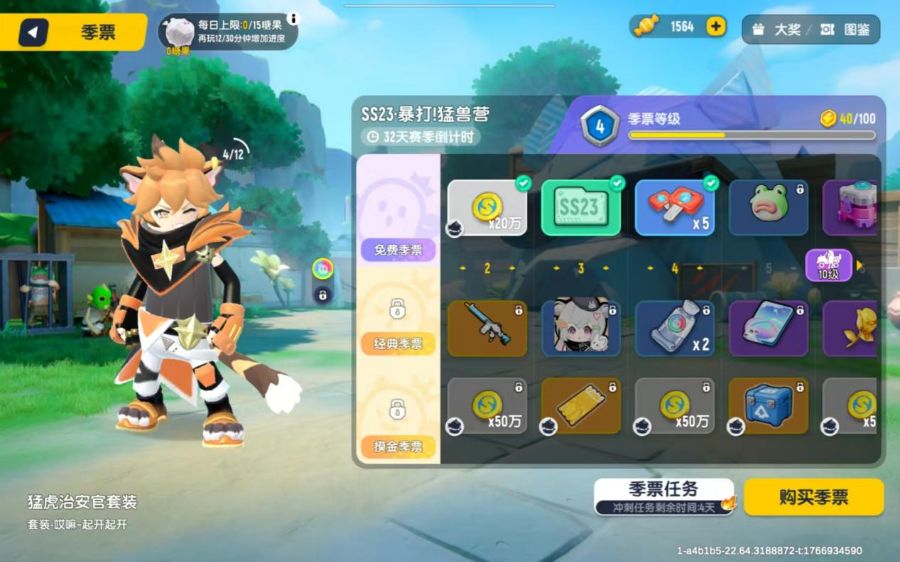Select the golden ticket reward

tap(581, 406)
